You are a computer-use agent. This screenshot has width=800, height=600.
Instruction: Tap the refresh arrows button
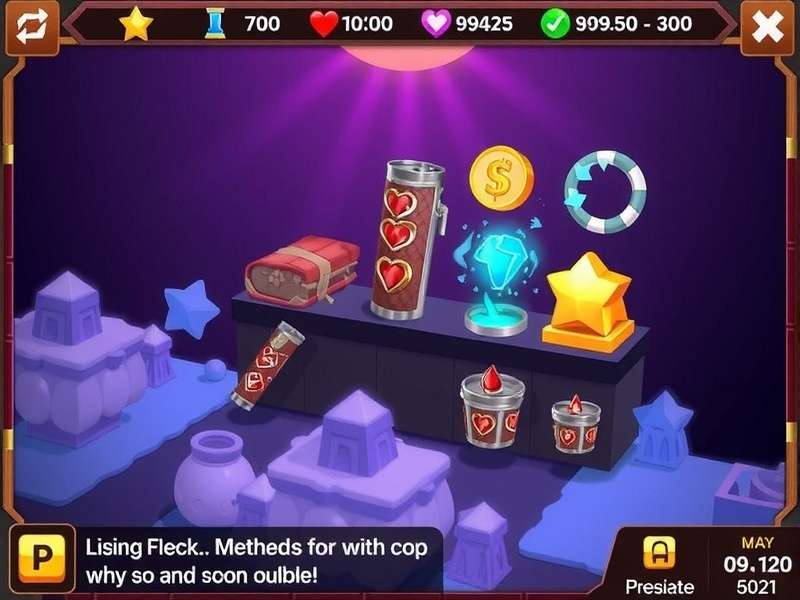30,27
